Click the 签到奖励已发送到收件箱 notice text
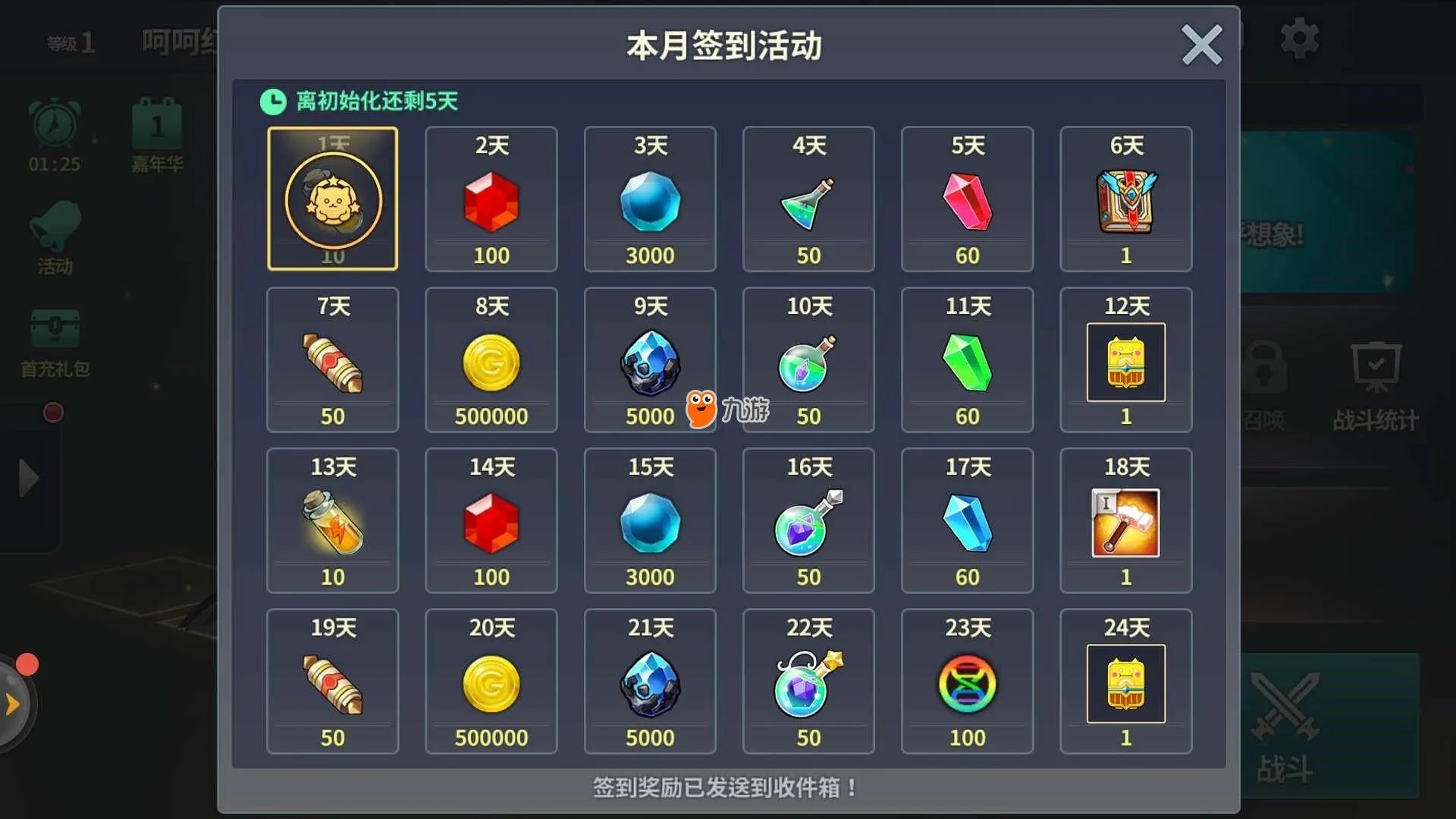 [726, 788]
